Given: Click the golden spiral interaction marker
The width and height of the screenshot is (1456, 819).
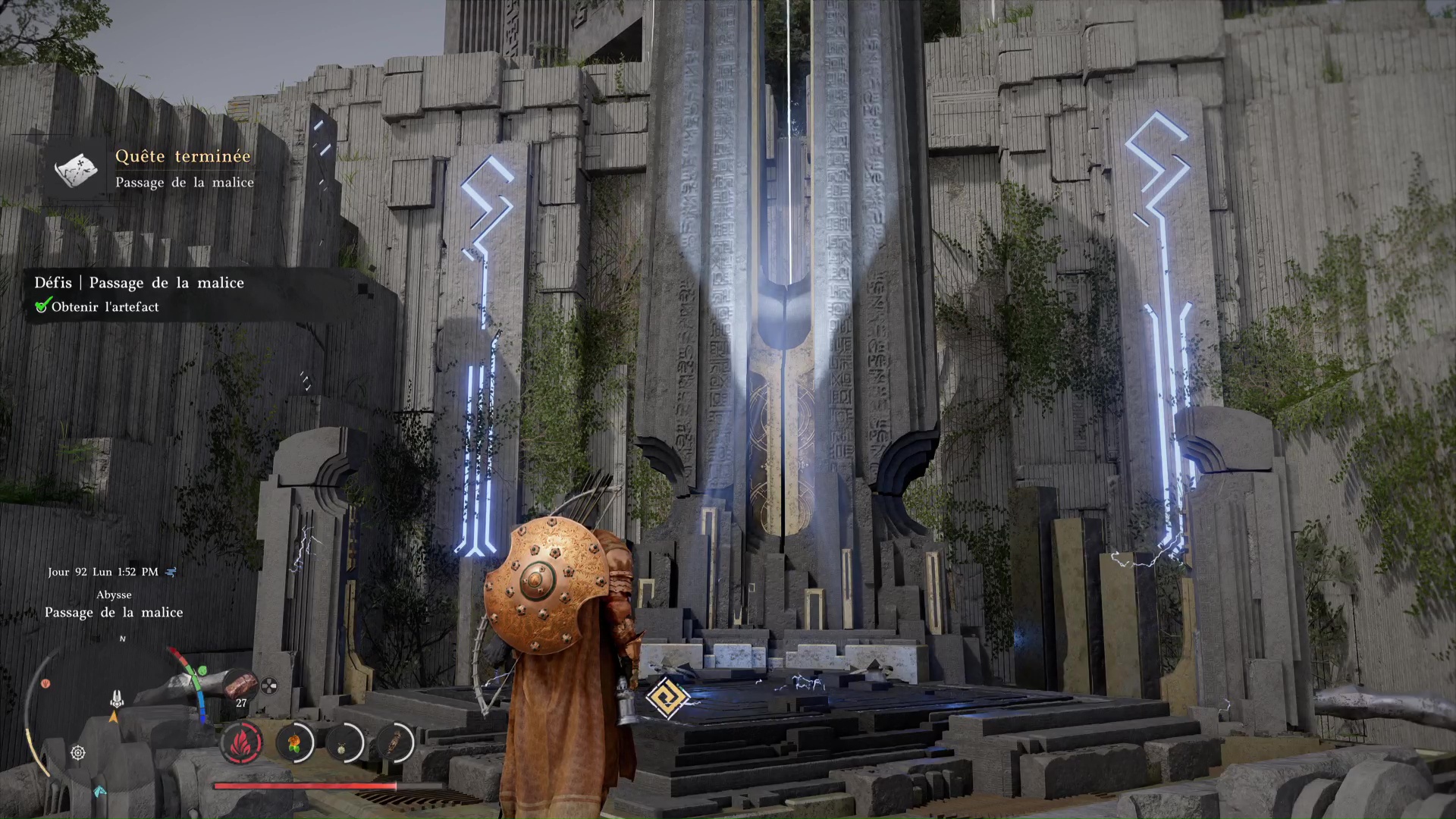Looking at the screenshot, I should [667, 698].
